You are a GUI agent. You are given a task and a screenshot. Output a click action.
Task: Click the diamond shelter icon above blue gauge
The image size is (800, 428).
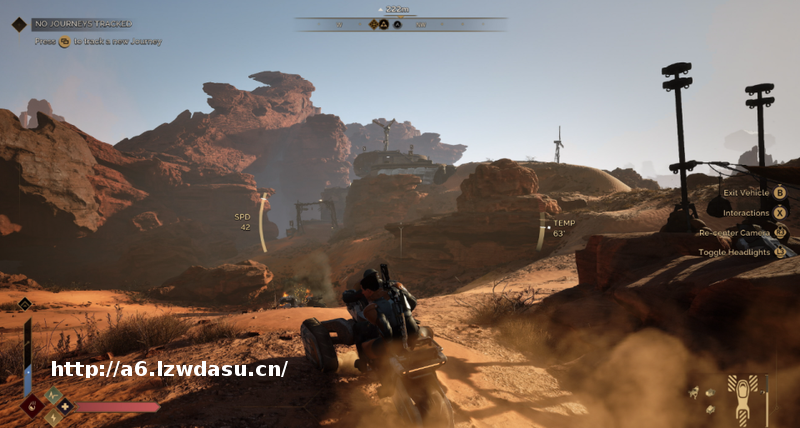(25, 304)
